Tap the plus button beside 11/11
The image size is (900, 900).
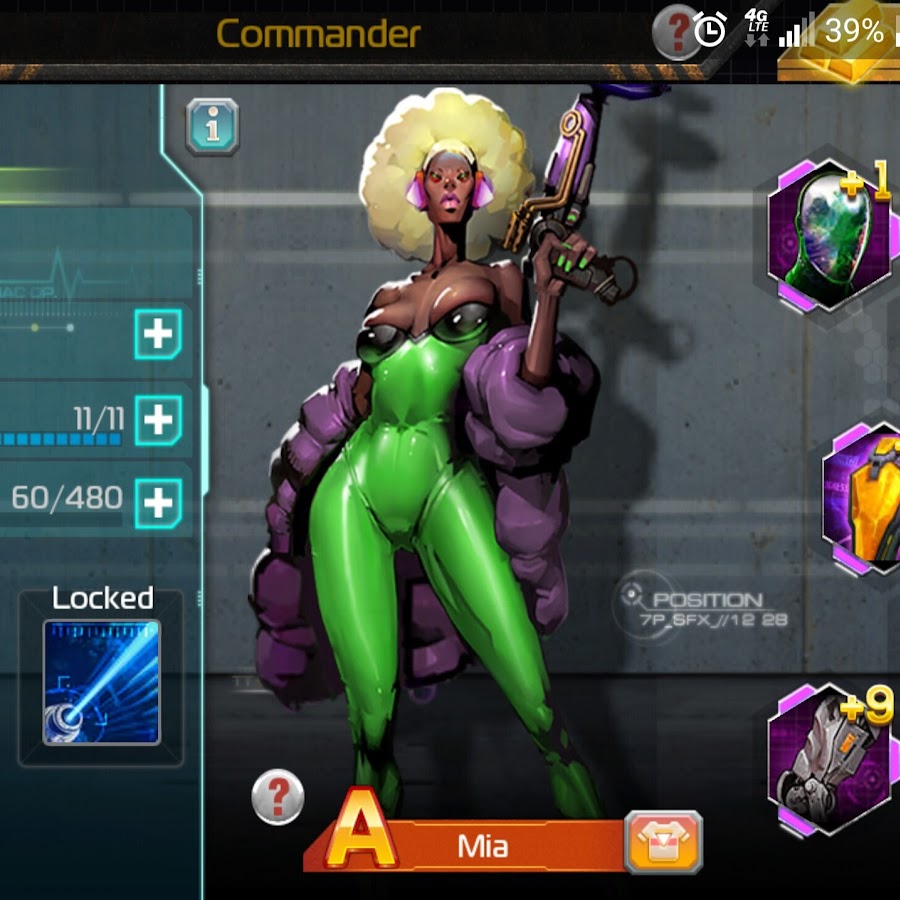[158, 418]
